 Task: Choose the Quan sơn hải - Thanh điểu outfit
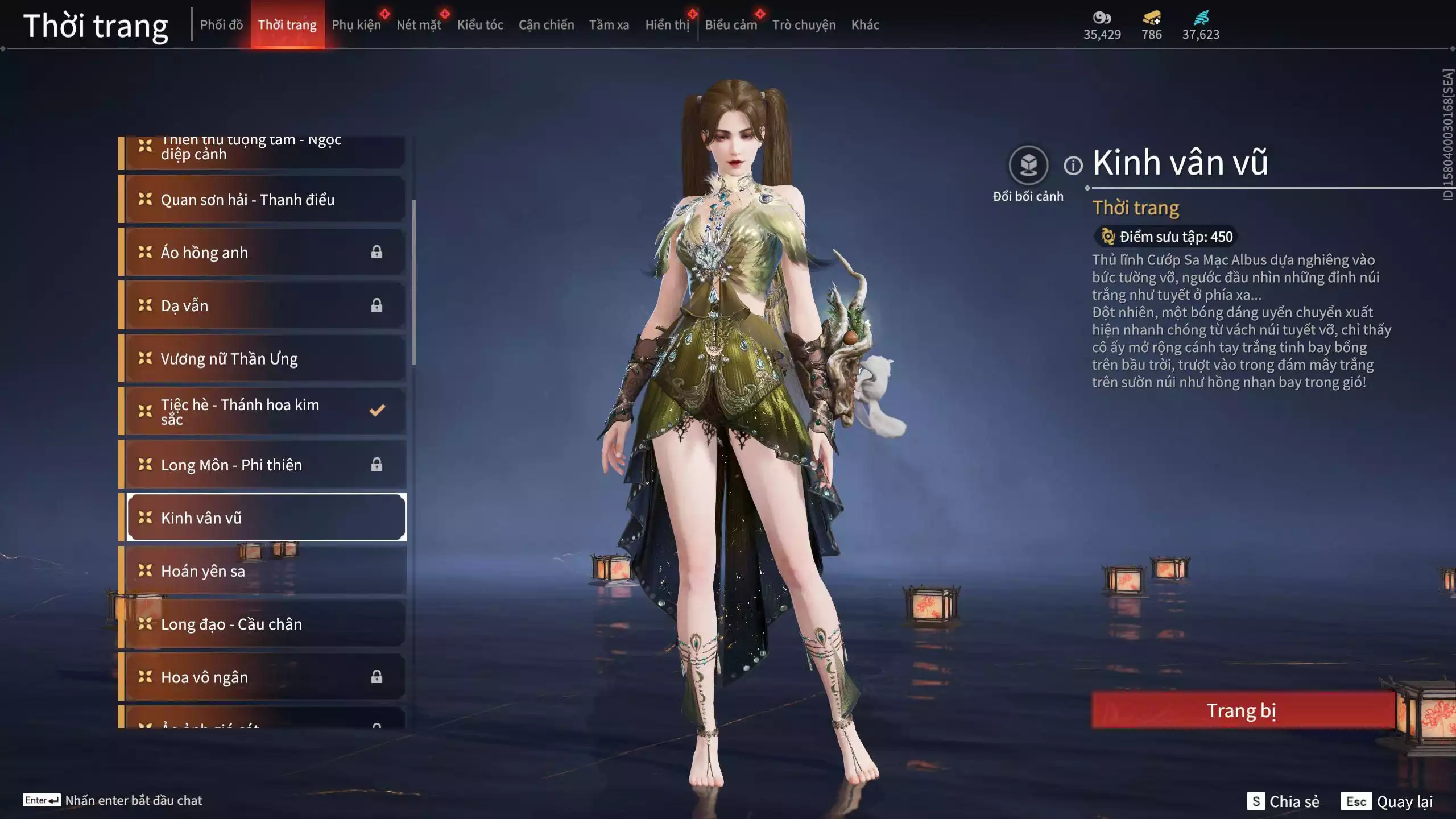[x=265, y=200]
